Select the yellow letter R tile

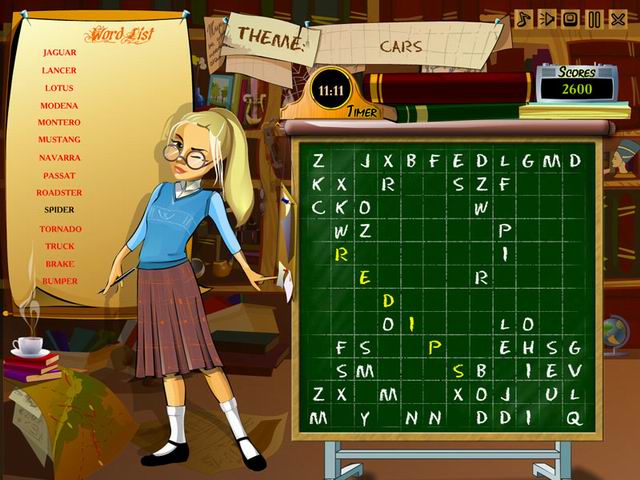click(342, 254)
